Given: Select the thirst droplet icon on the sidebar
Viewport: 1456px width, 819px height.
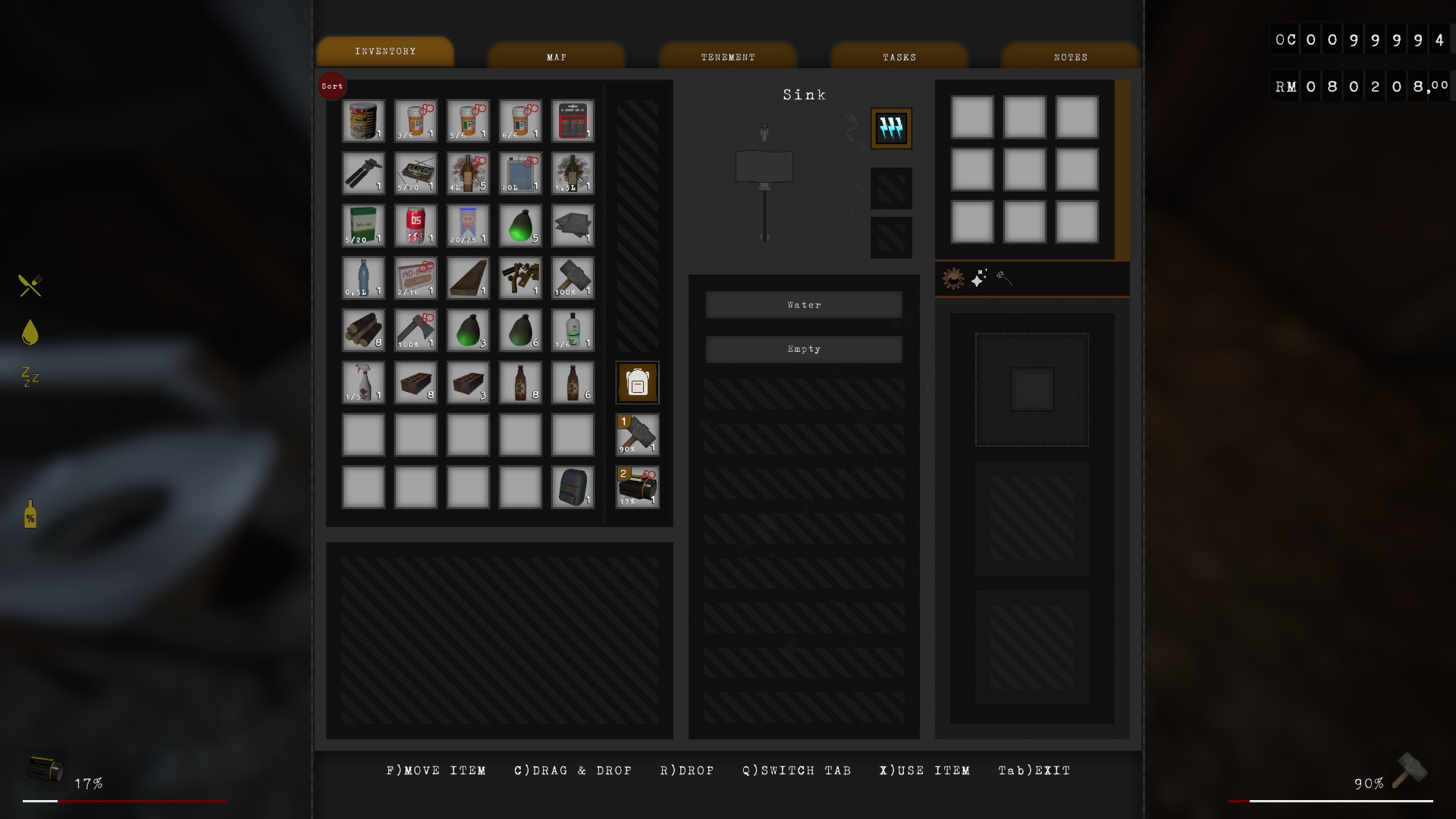Looking at the screenshot, I should (29, 332).
